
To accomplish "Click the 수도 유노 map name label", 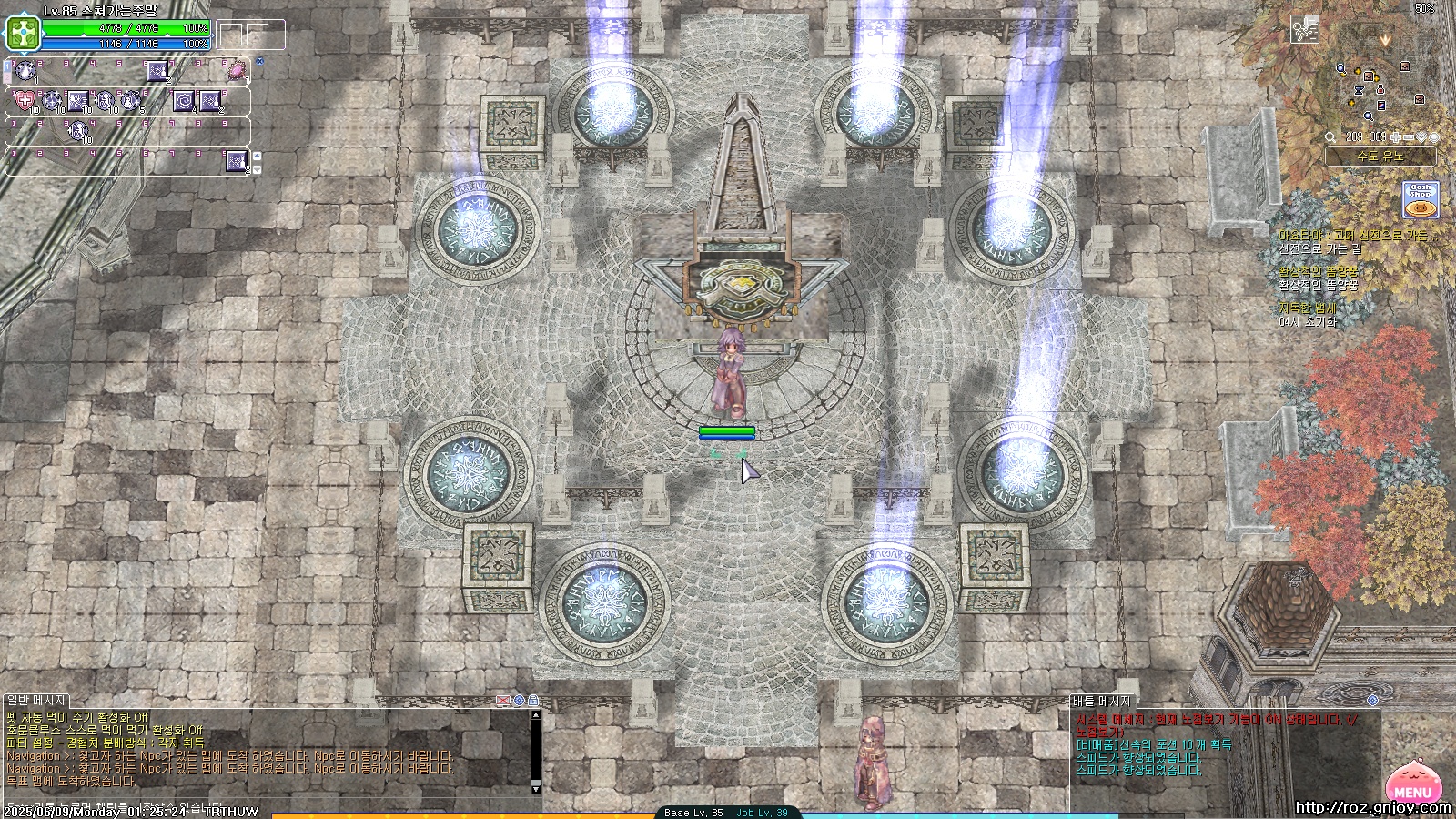I will (x=1380, y=157).
